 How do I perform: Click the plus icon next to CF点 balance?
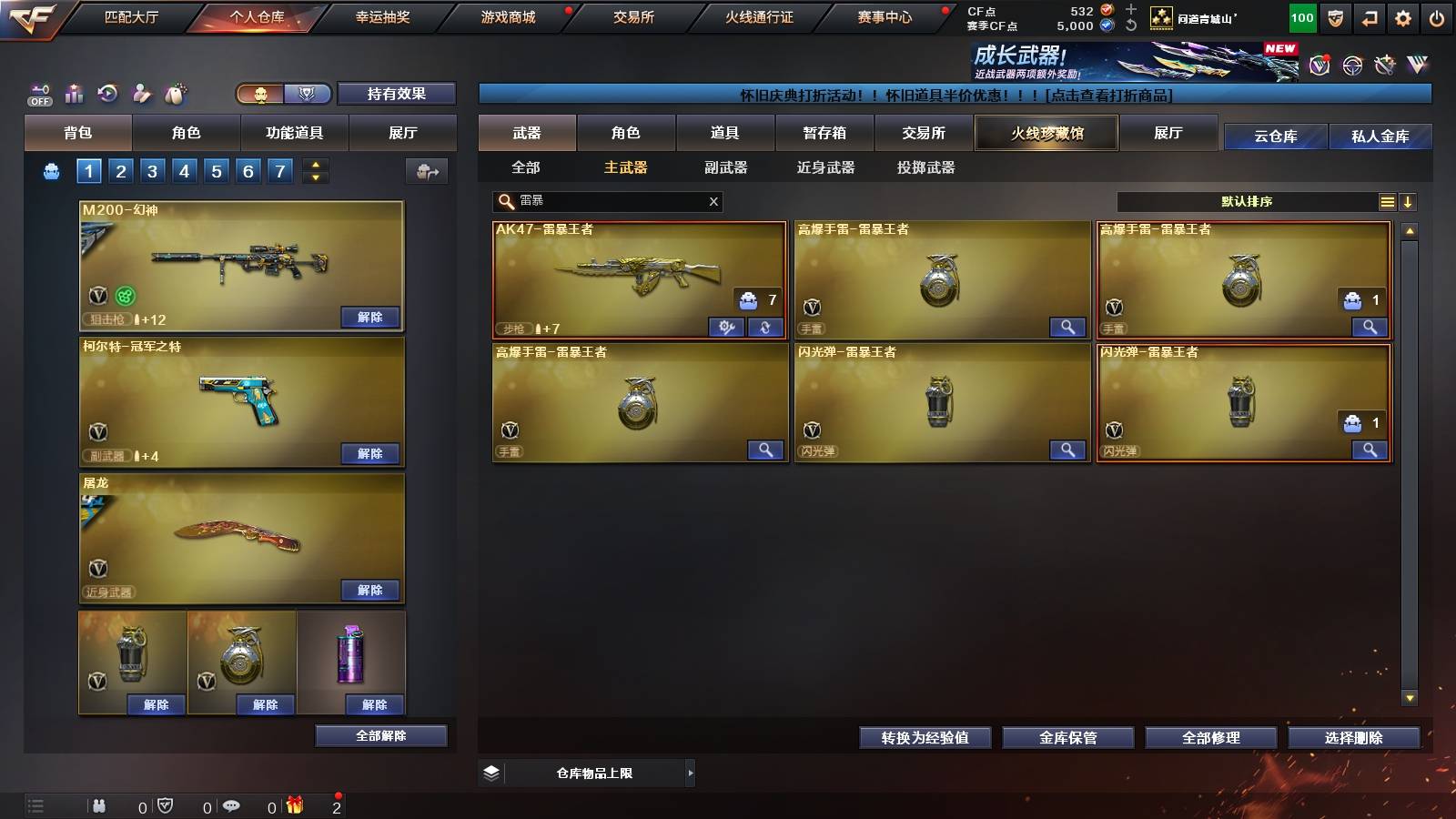pos(1131,10)
